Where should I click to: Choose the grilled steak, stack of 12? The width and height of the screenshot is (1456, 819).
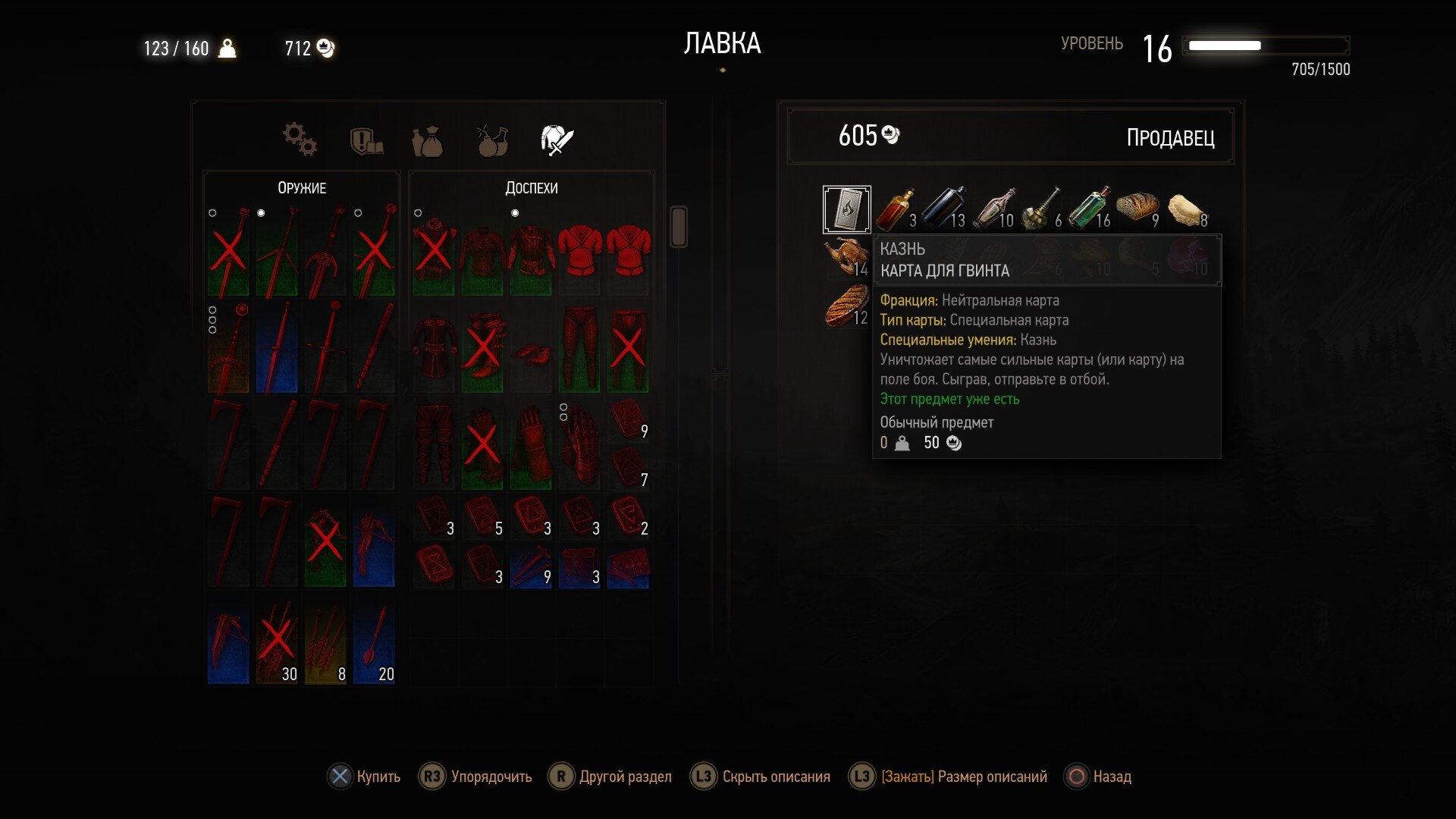[846, 306]
